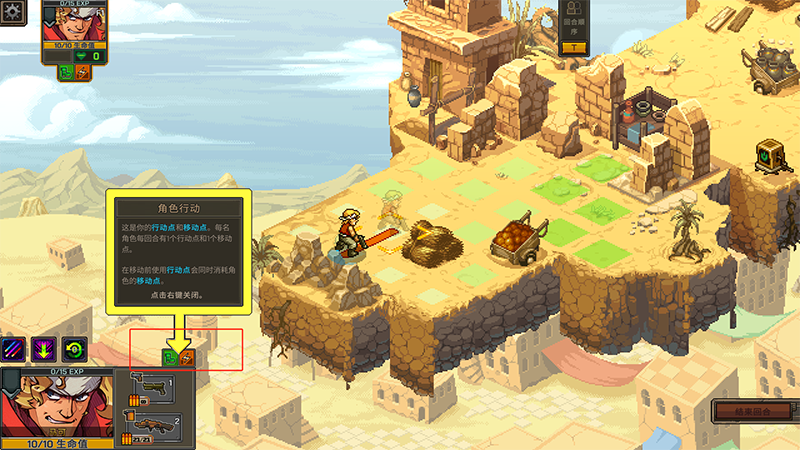Select the blonde soldier unit on the board
The height and width of the screenshot is (450, 800).
(x=349, y=232)
